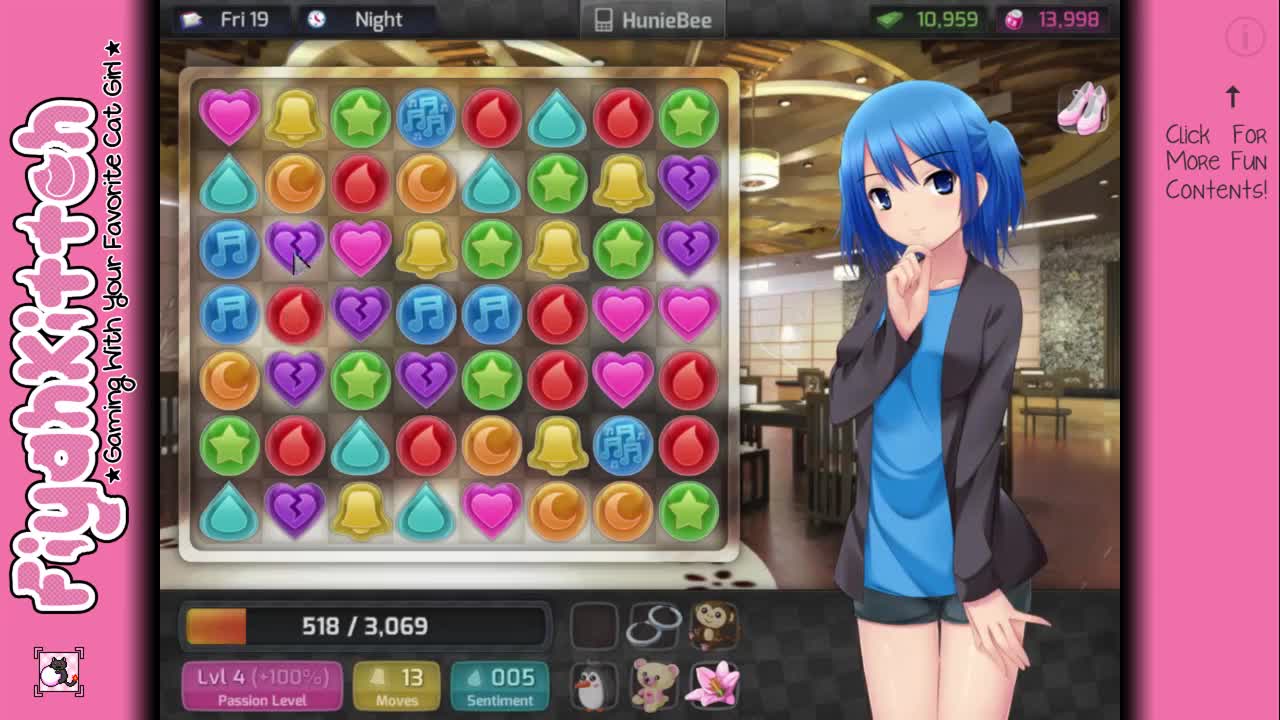Image resolution: width=1280 pixels, height=720 pixels.
Task: Select the pink high heels icon
Action: click(1083, 106)
